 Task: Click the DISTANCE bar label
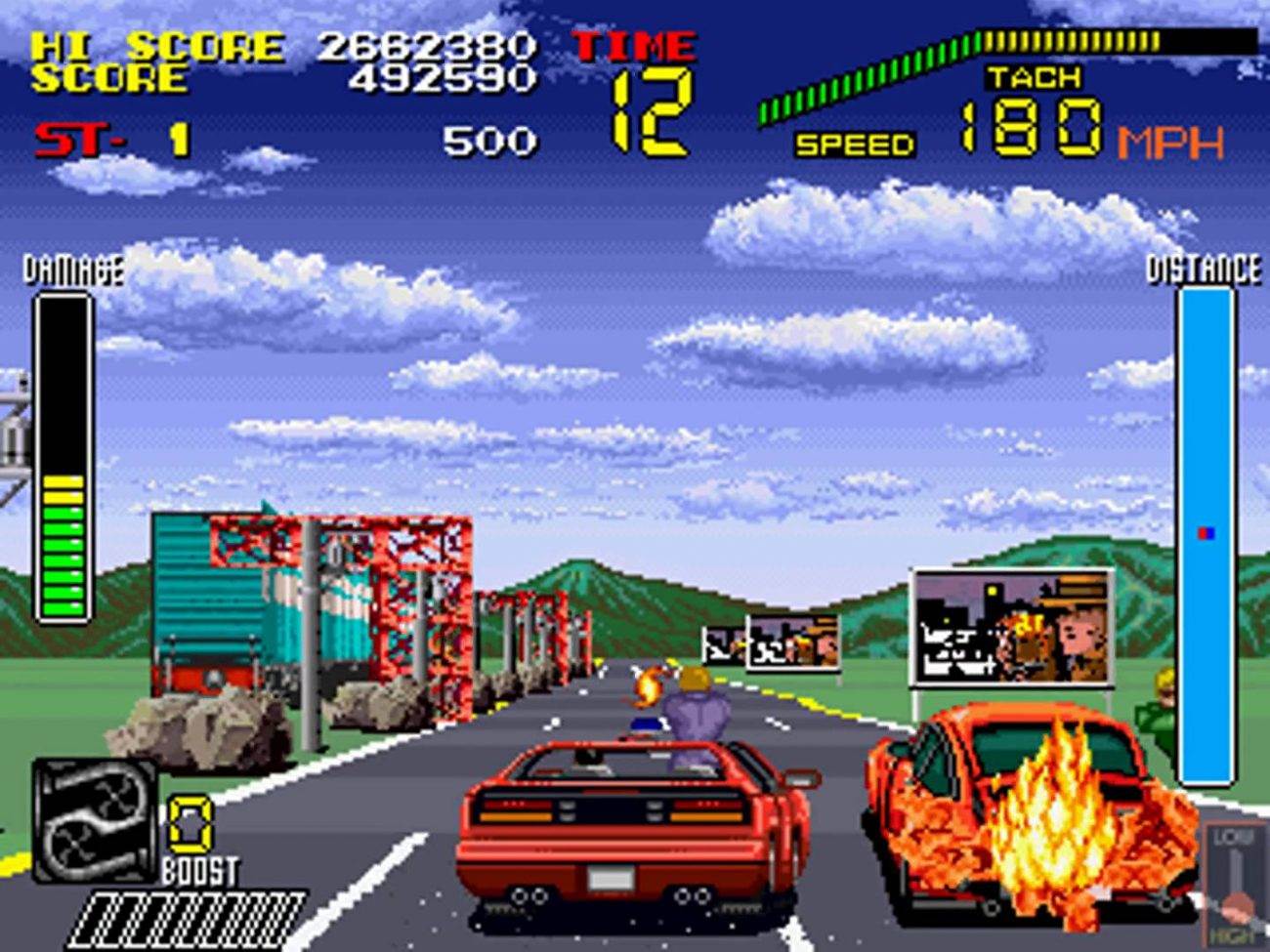[x=1204, y=266]
